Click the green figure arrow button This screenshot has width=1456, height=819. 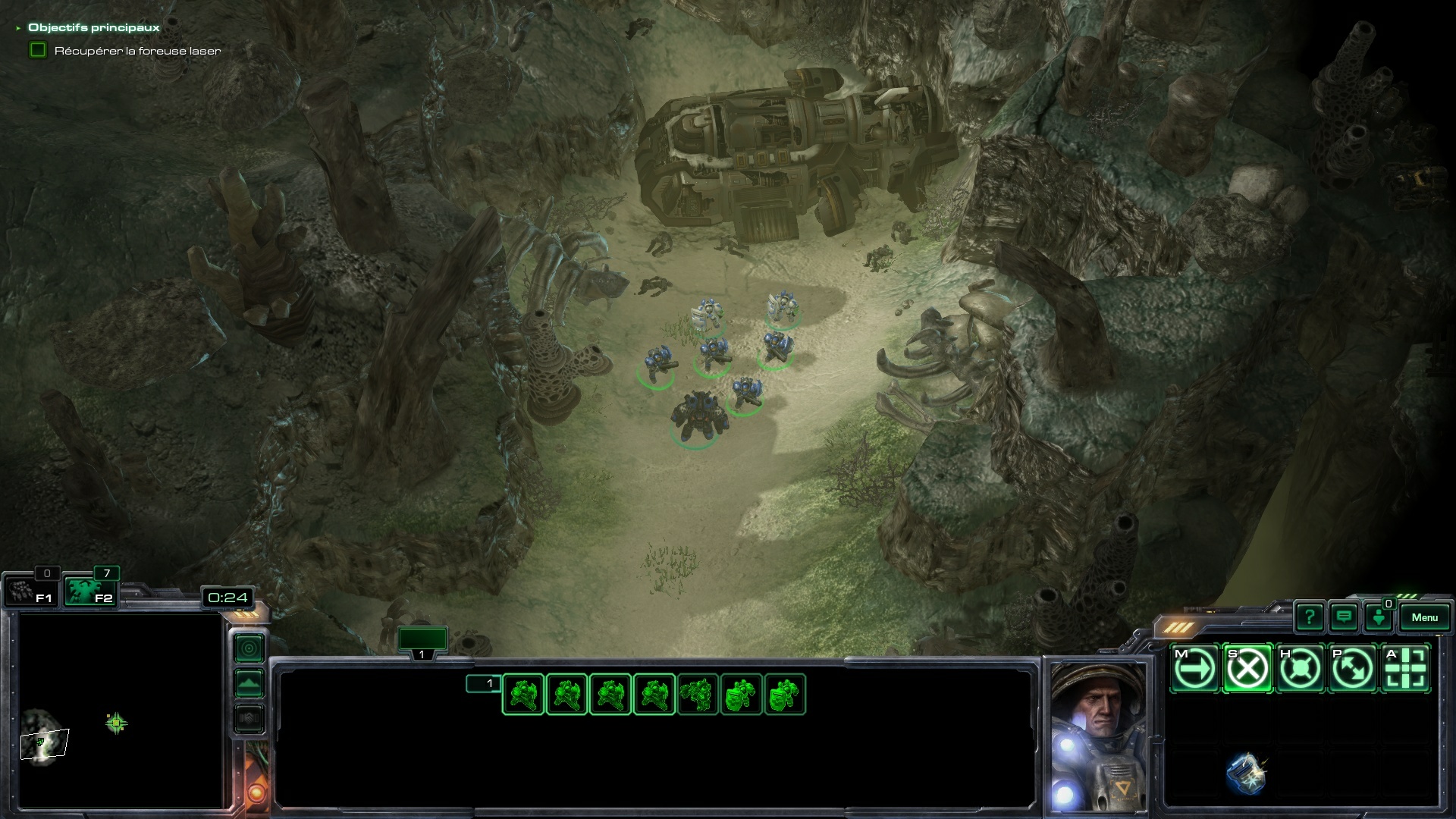coord(1378,617)
